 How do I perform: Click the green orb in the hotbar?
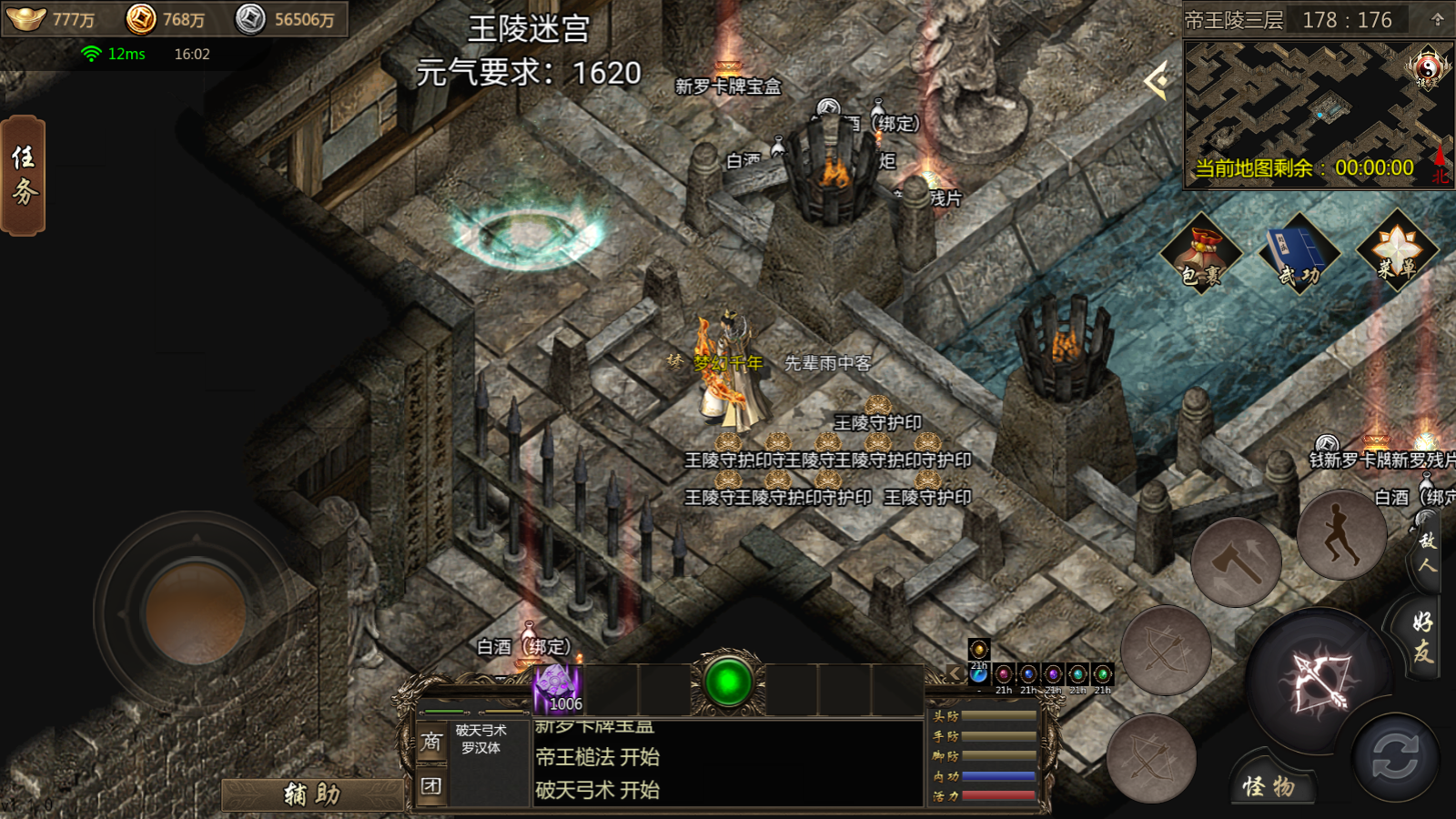[728, 682]
